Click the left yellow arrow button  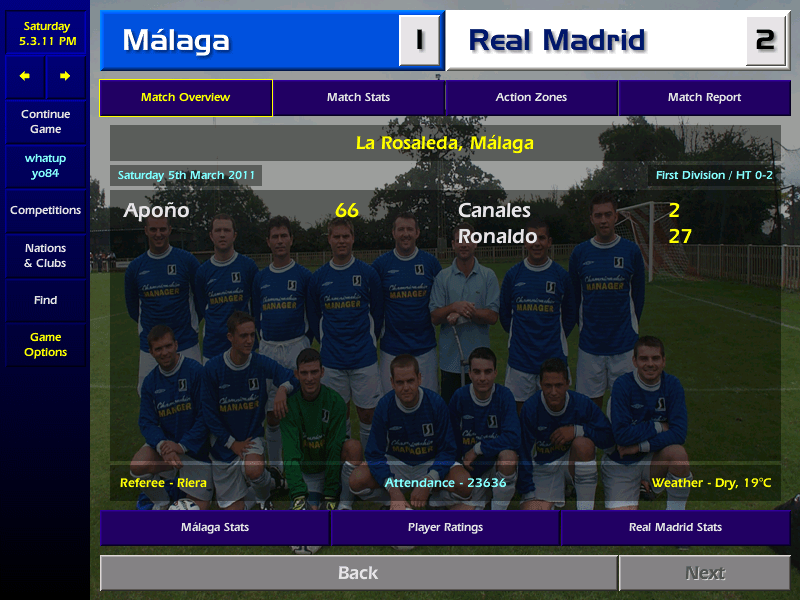(25, 76)
